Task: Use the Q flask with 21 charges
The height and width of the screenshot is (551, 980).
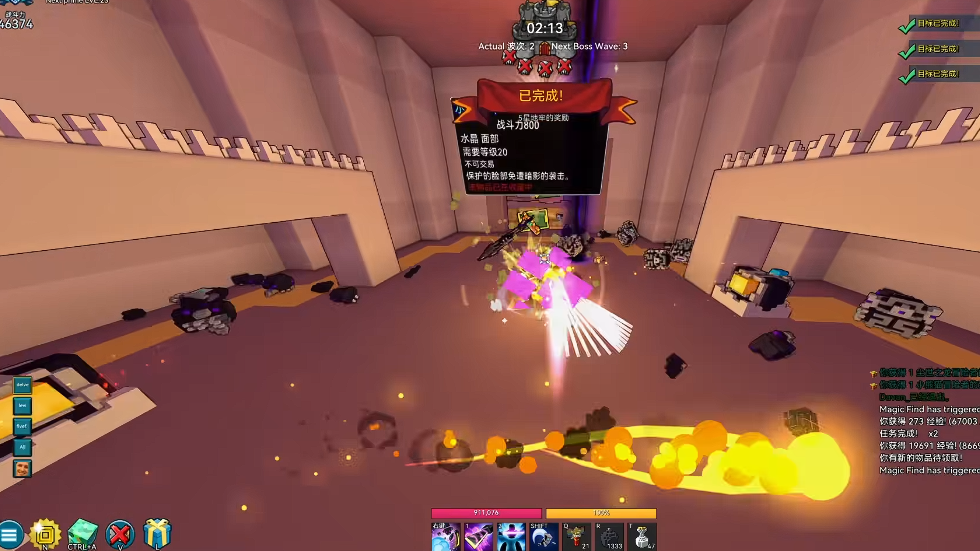Action: [576, 536]
